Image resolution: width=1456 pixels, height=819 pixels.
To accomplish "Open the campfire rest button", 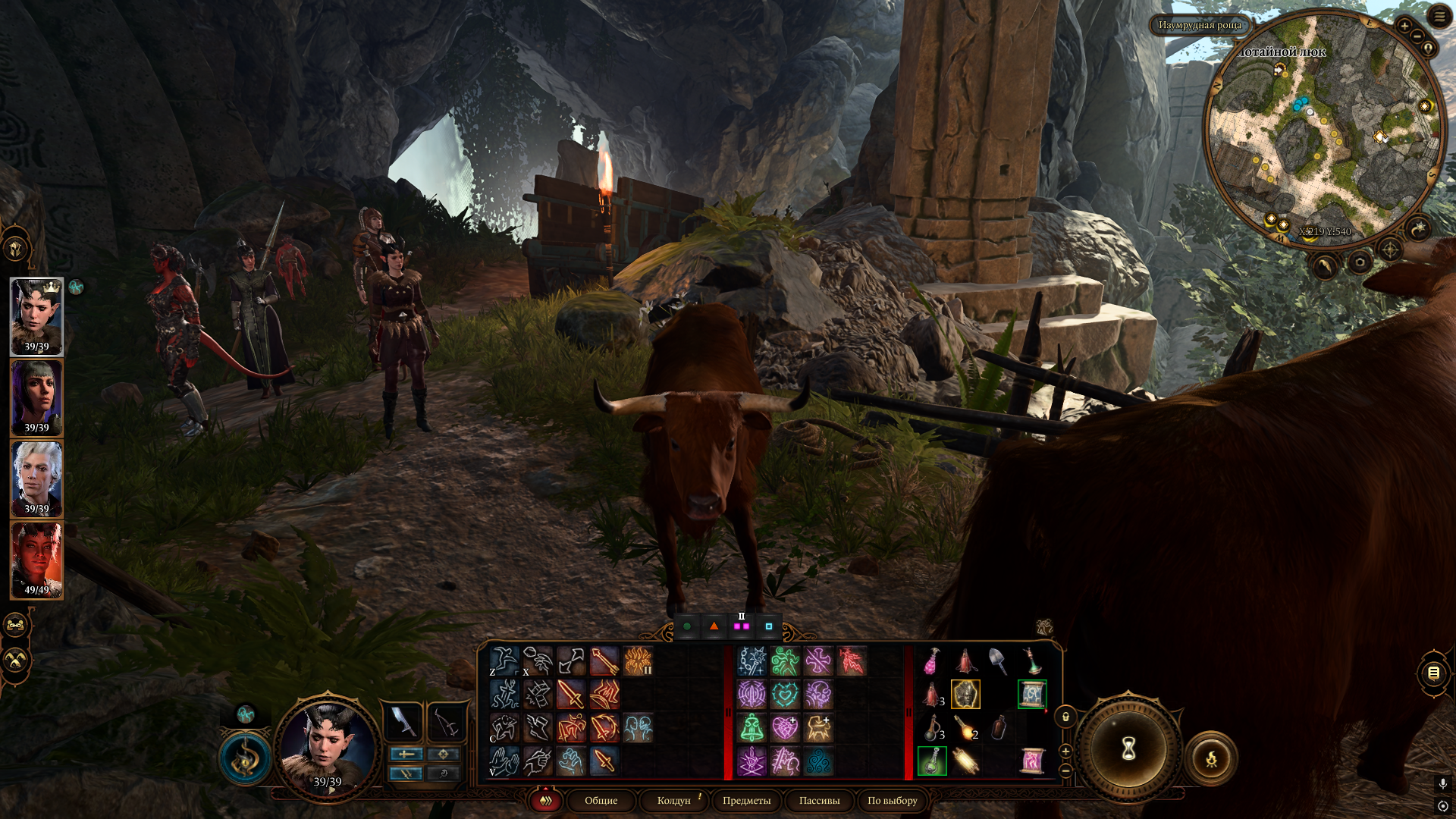I will coord(1211,758).
